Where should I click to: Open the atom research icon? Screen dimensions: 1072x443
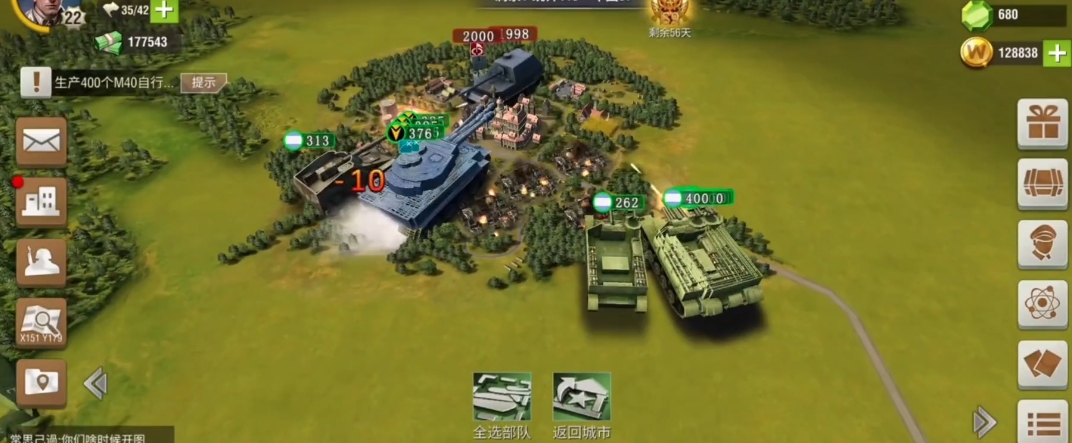click(1042, 304)
